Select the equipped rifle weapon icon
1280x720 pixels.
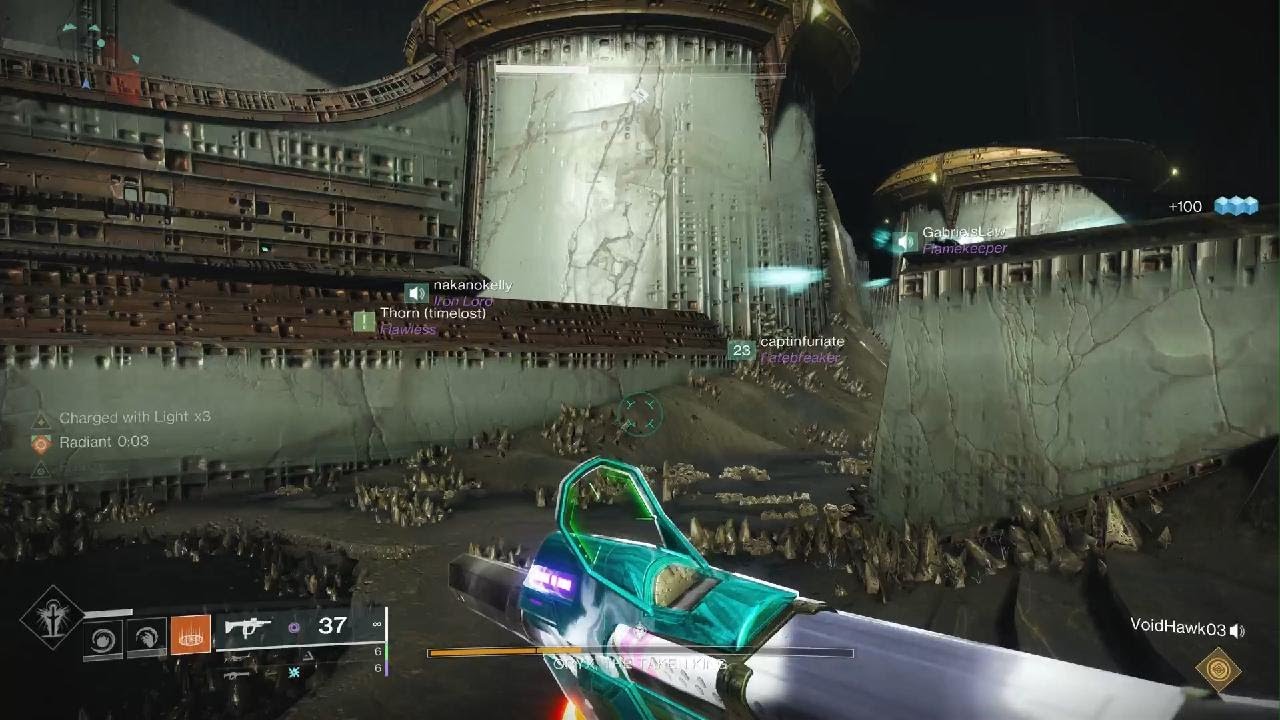pyautogui.click(x=248, y=627)
